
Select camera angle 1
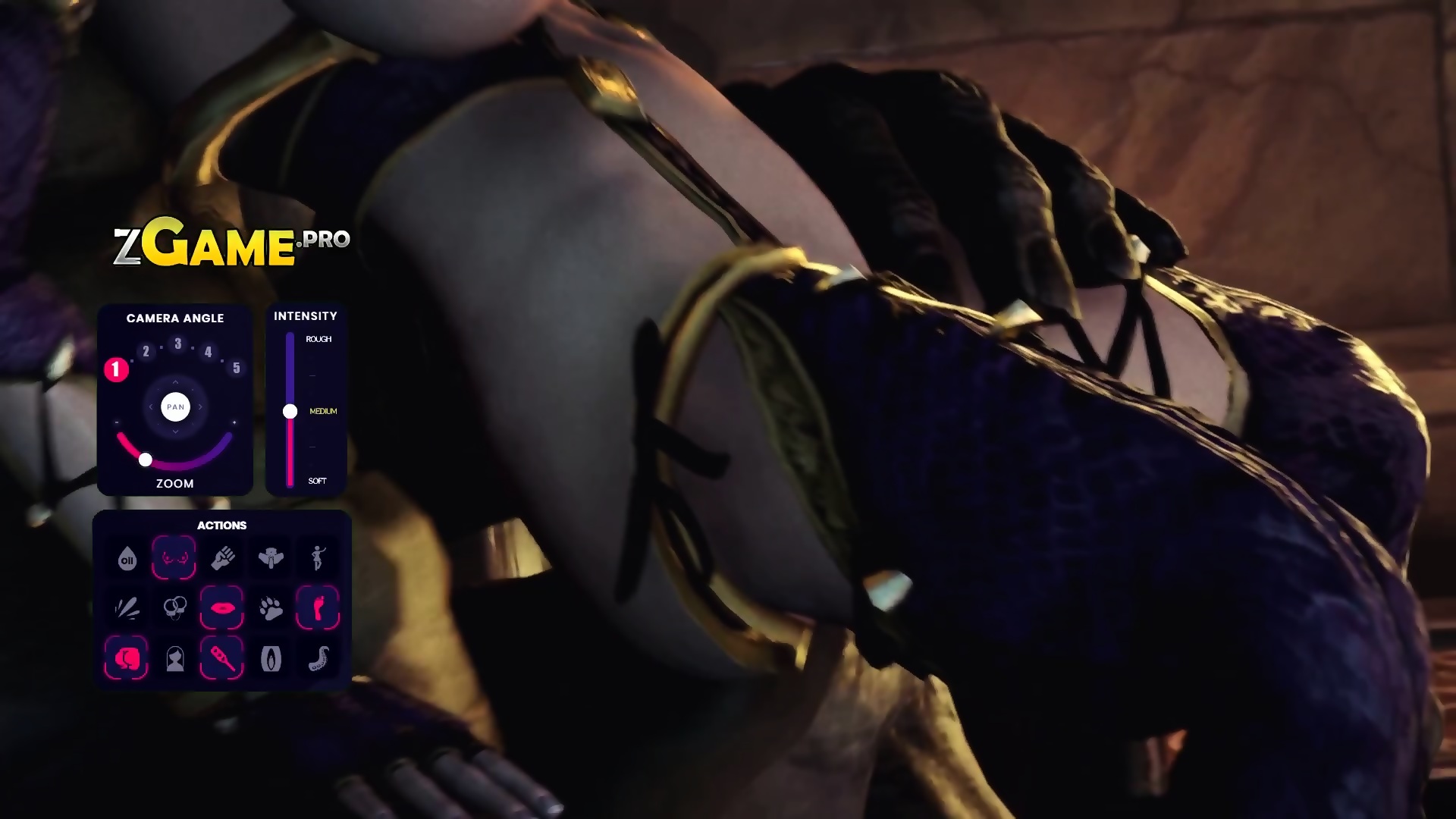coord(116,369)
